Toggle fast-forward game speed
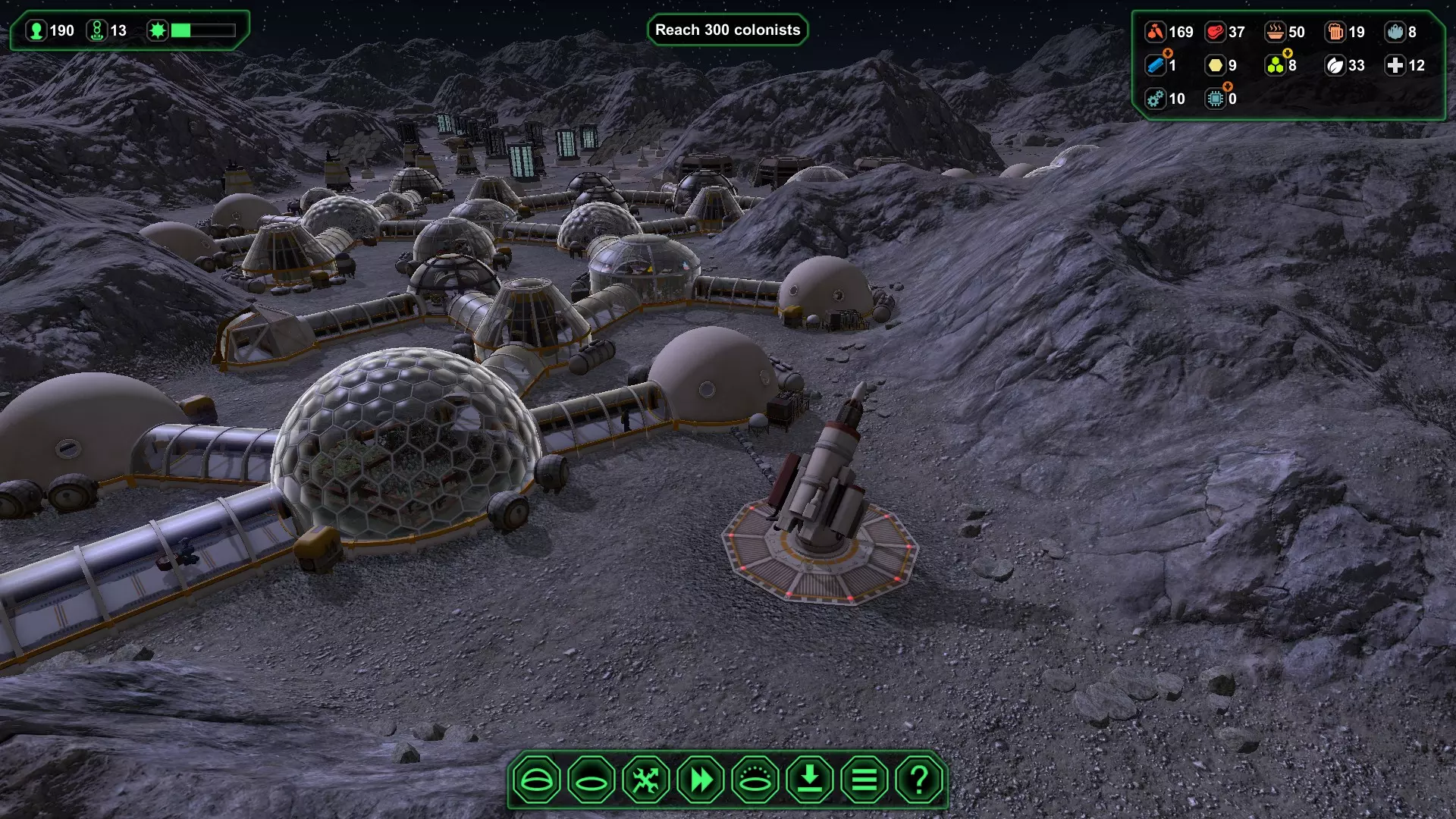This screenshot has height=819, width=1456. coord(701,780)
